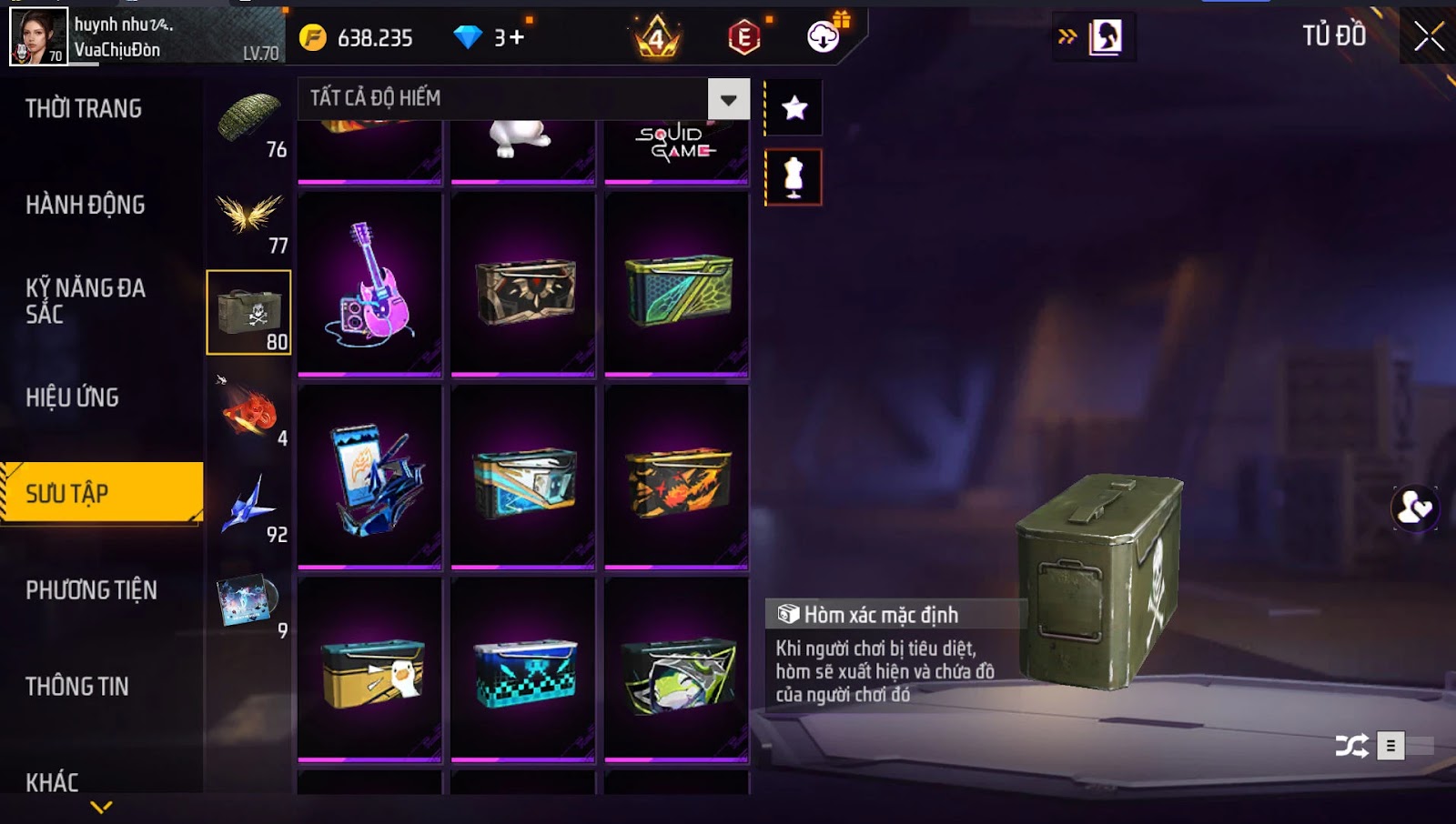The image size is (1456, 824).
Task: Click the mannequin outfit preview button
Action: click(794, 177)
